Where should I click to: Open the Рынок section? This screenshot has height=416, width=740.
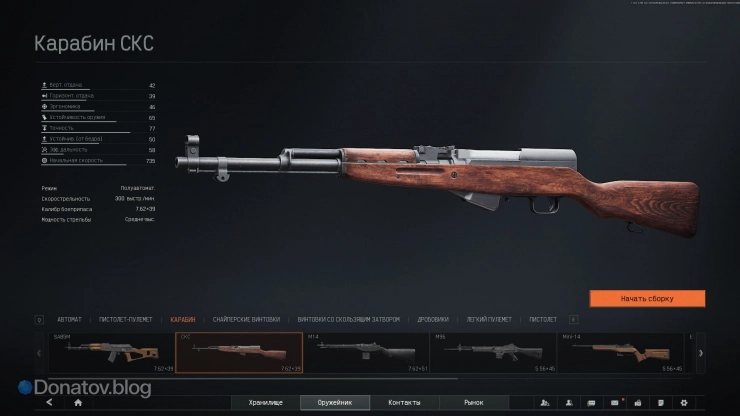pos(474,402)
